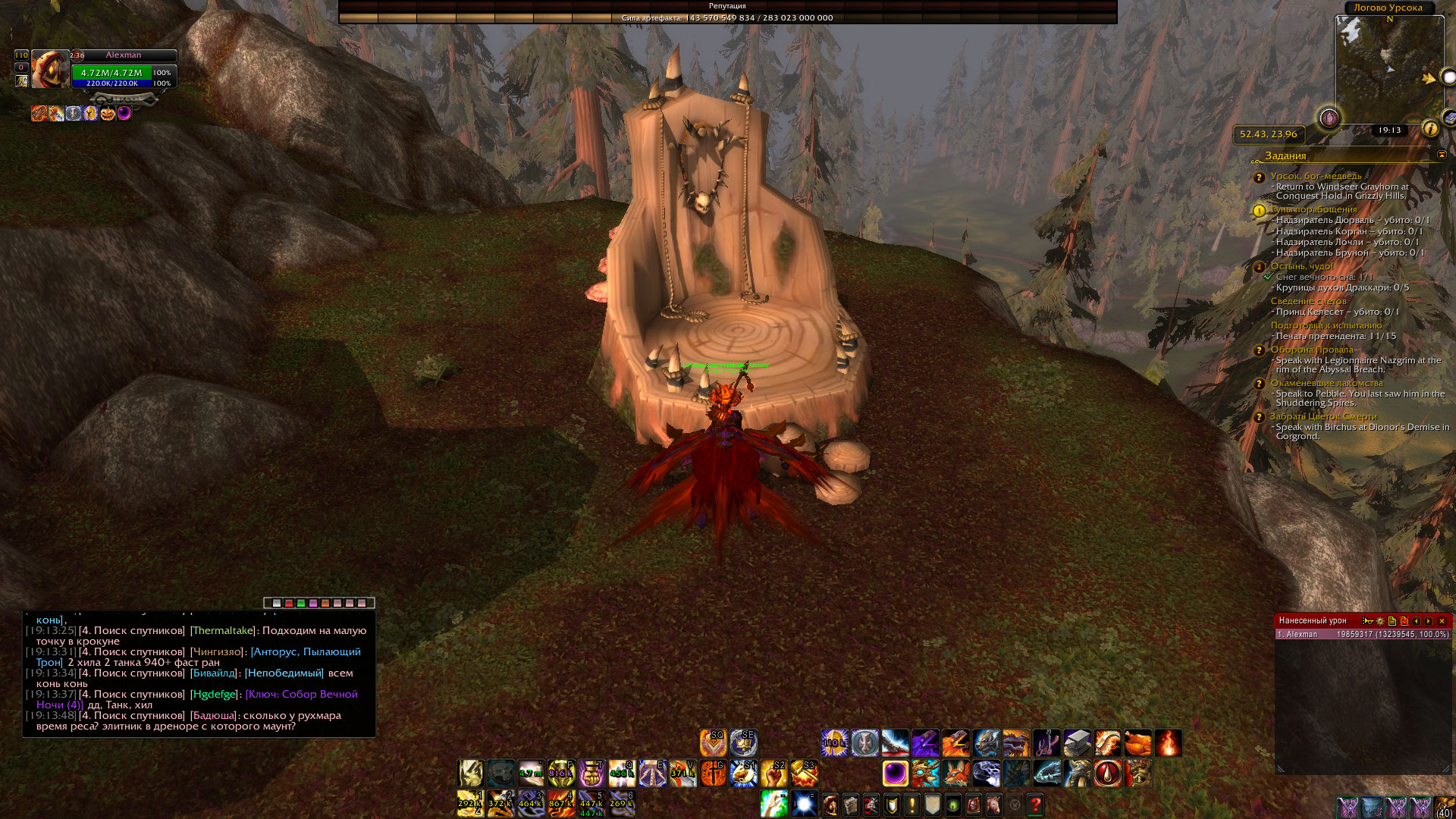
Task: Click the yellow info button beside the minimap
Action: pos(1430,129)
